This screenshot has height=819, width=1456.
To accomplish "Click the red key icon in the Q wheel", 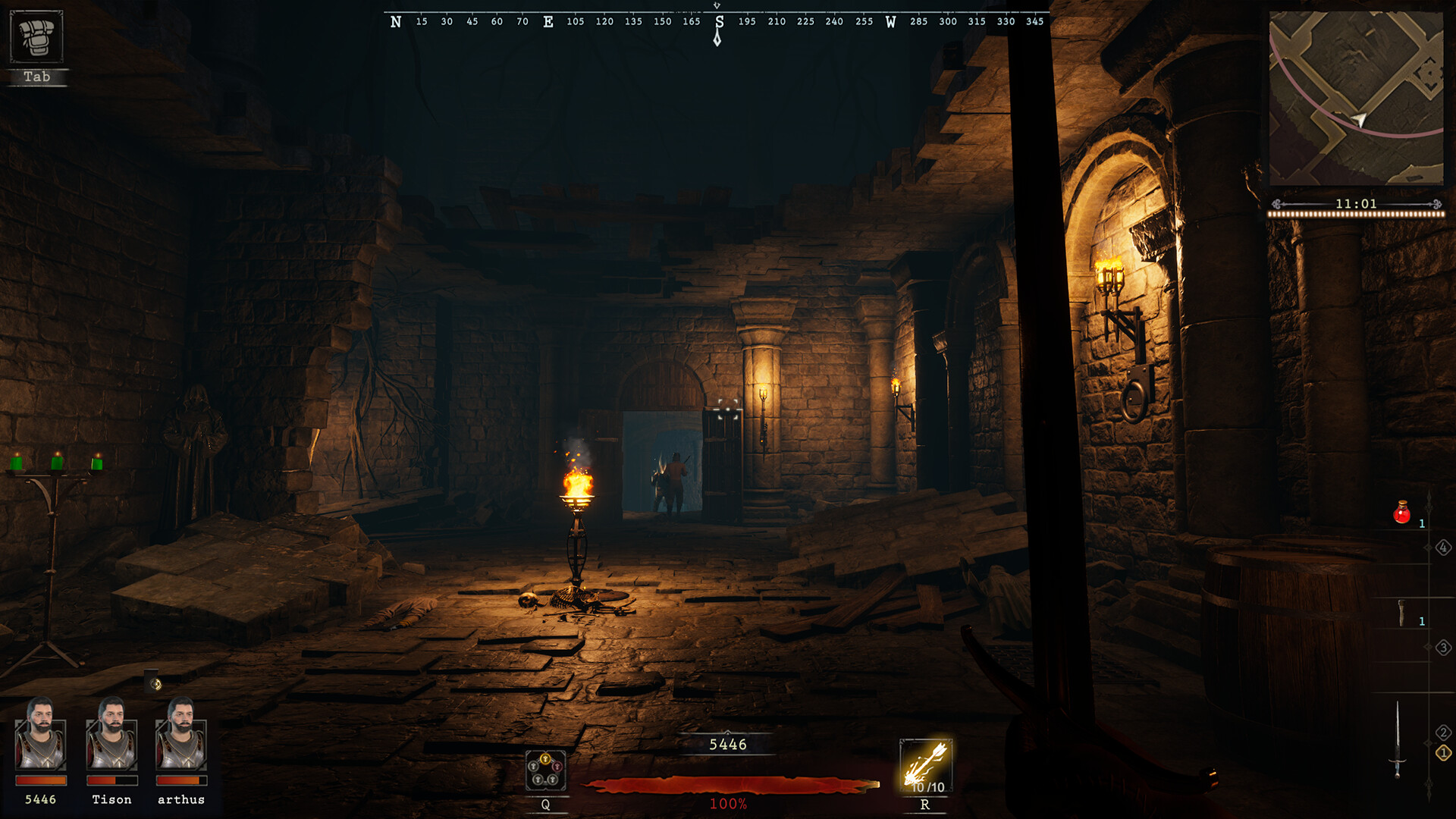I will pyautogui.click(x=557, y=766).
